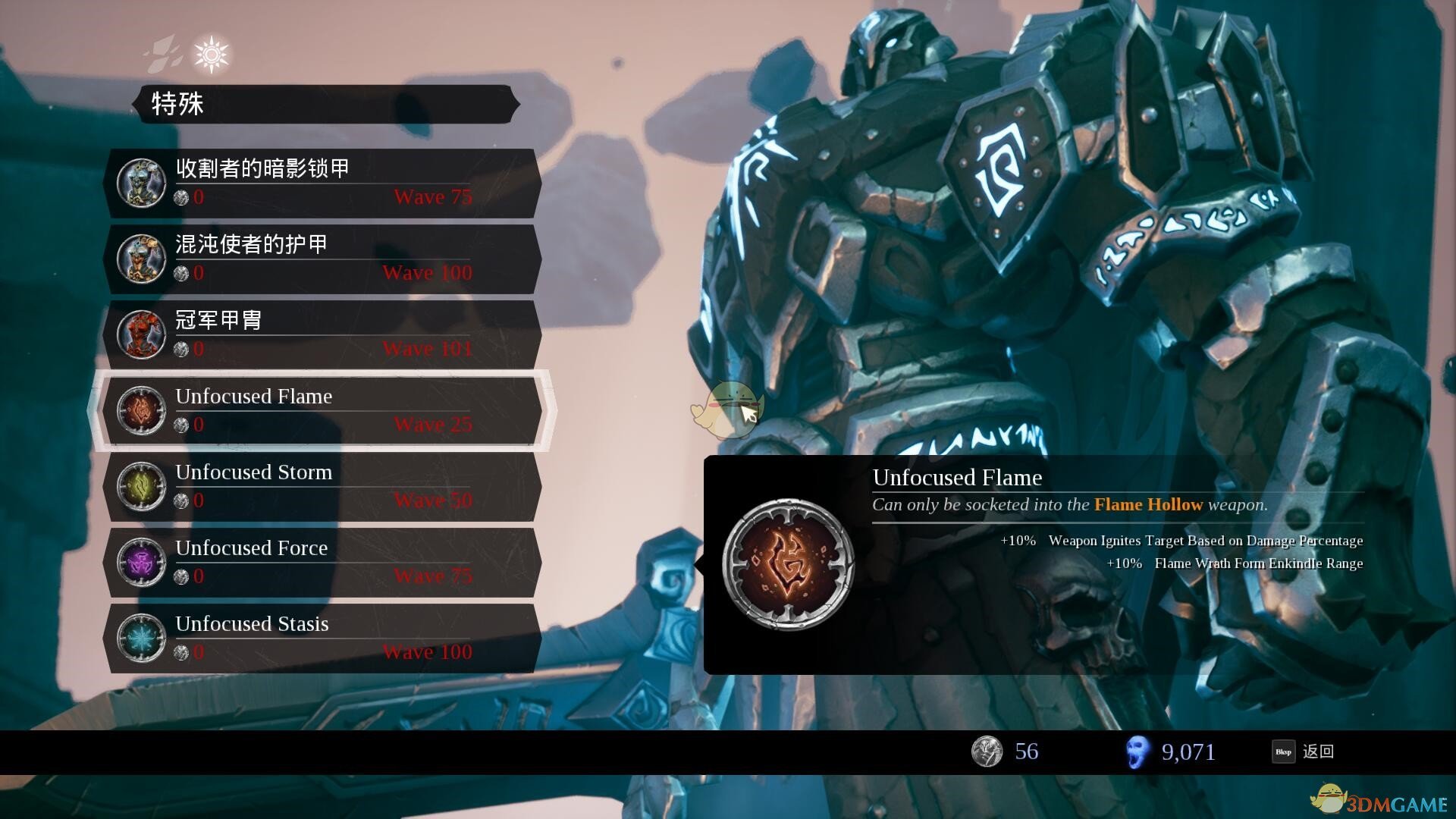The image size is (1456, 819).
Task: Choose the 混沌使者的护甲 armor row
Action: (x=322, y=259)
